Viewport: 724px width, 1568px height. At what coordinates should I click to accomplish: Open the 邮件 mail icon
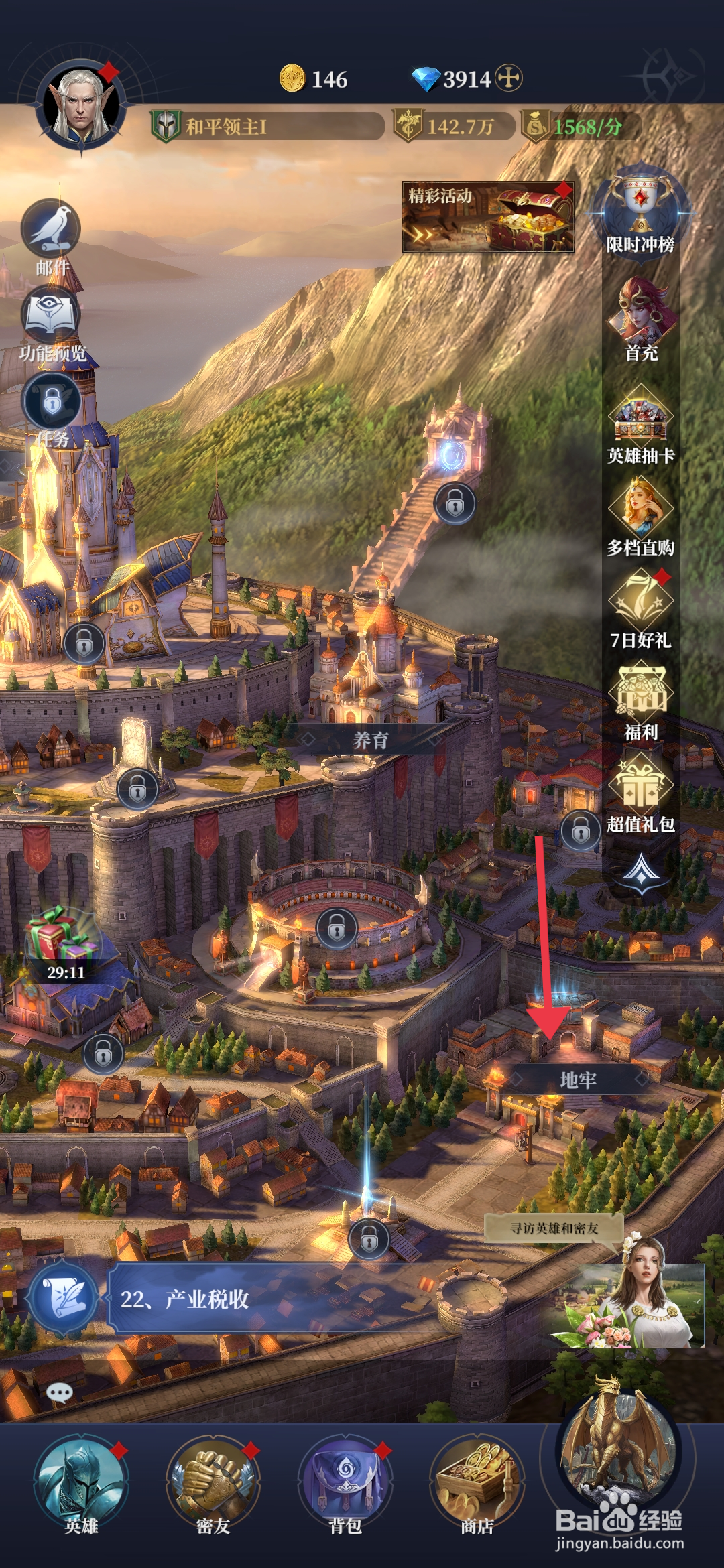(52, 231)
